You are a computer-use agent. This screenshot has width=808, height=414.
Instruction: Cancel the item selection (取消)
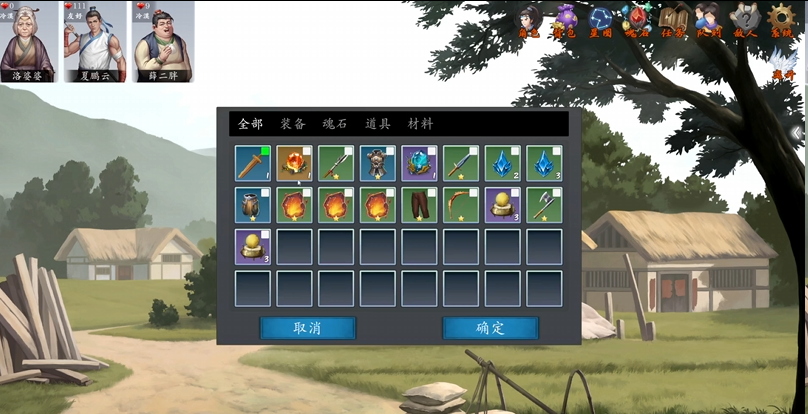[307, 328]
